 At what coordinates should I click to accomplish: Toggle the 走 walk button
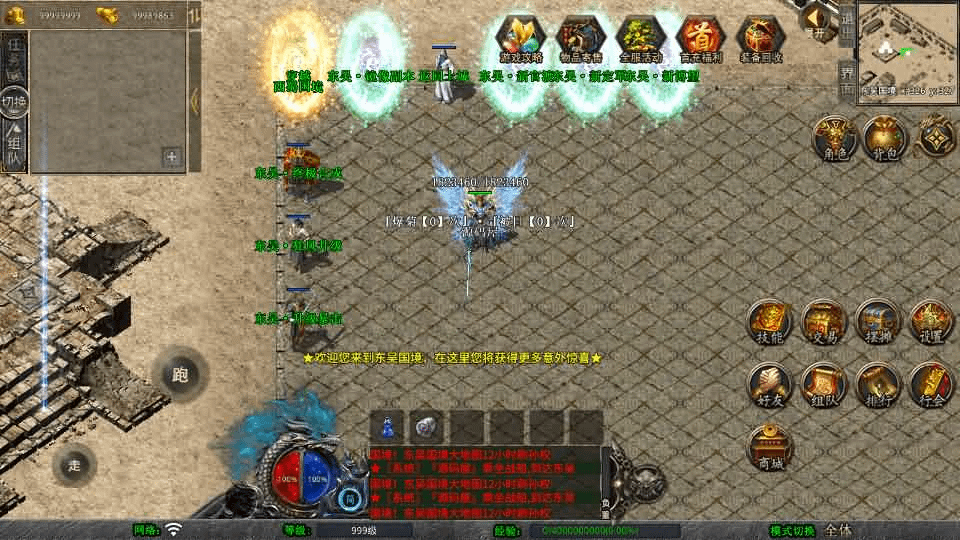tap(74, 465)
